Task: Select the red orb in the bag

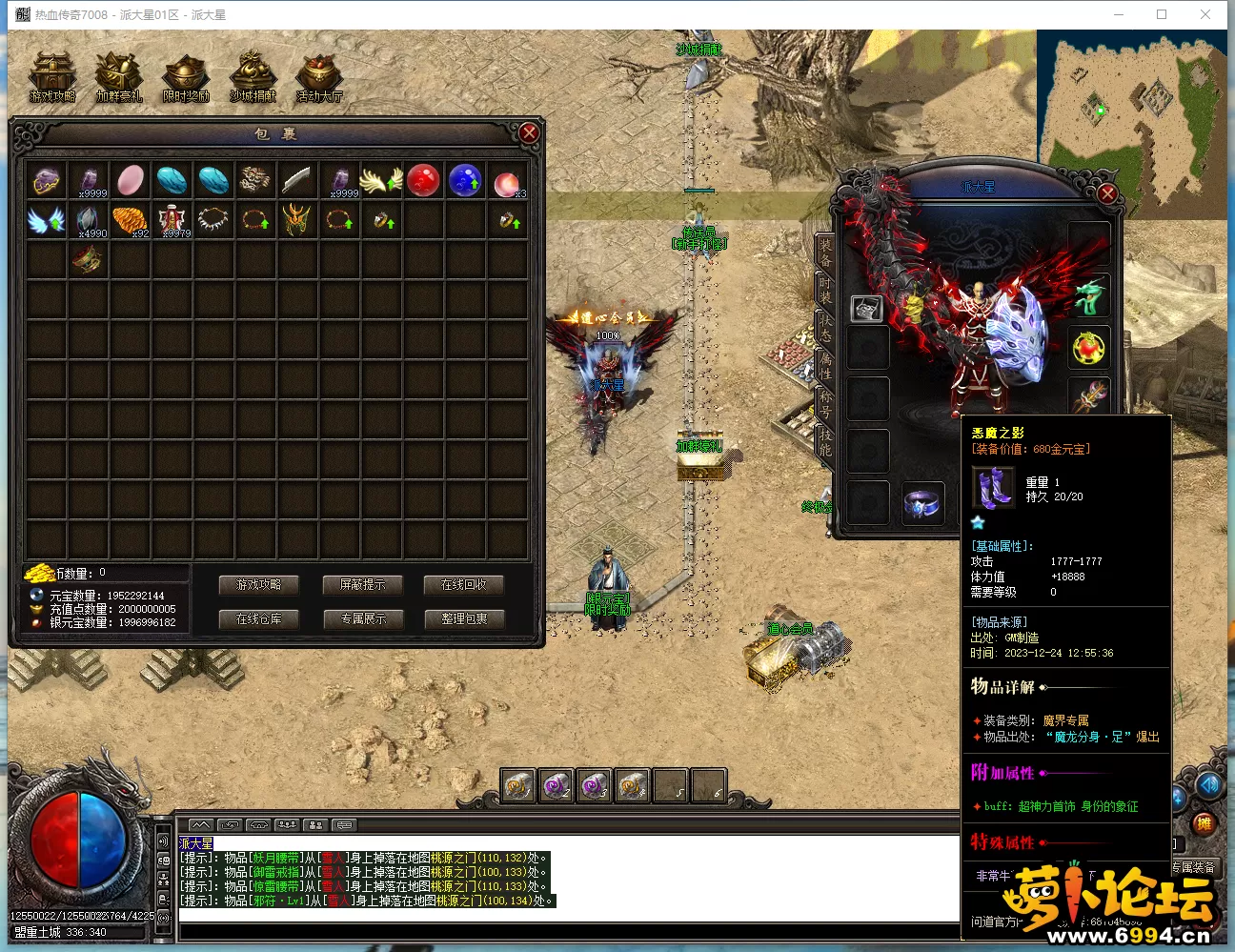Action: click(x=423, y=180)
